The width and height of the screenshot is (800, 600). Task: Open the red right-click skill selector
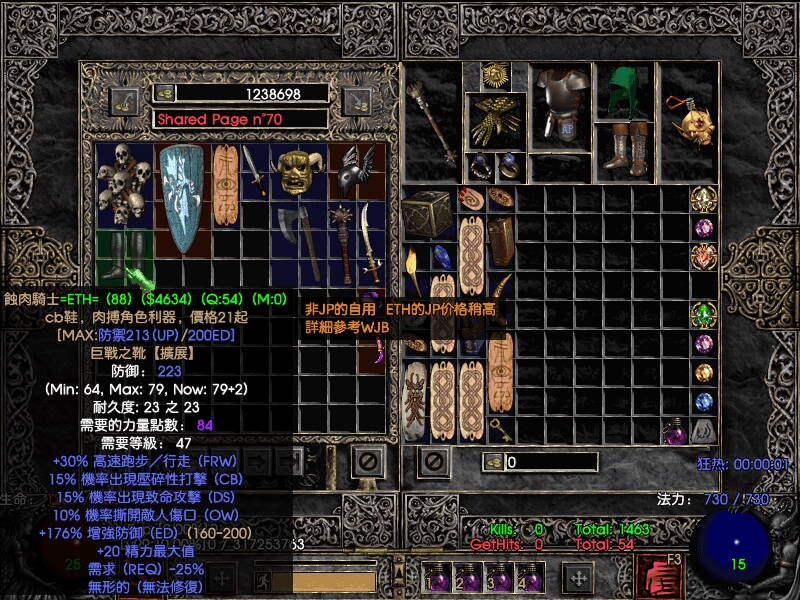(659, 577)
